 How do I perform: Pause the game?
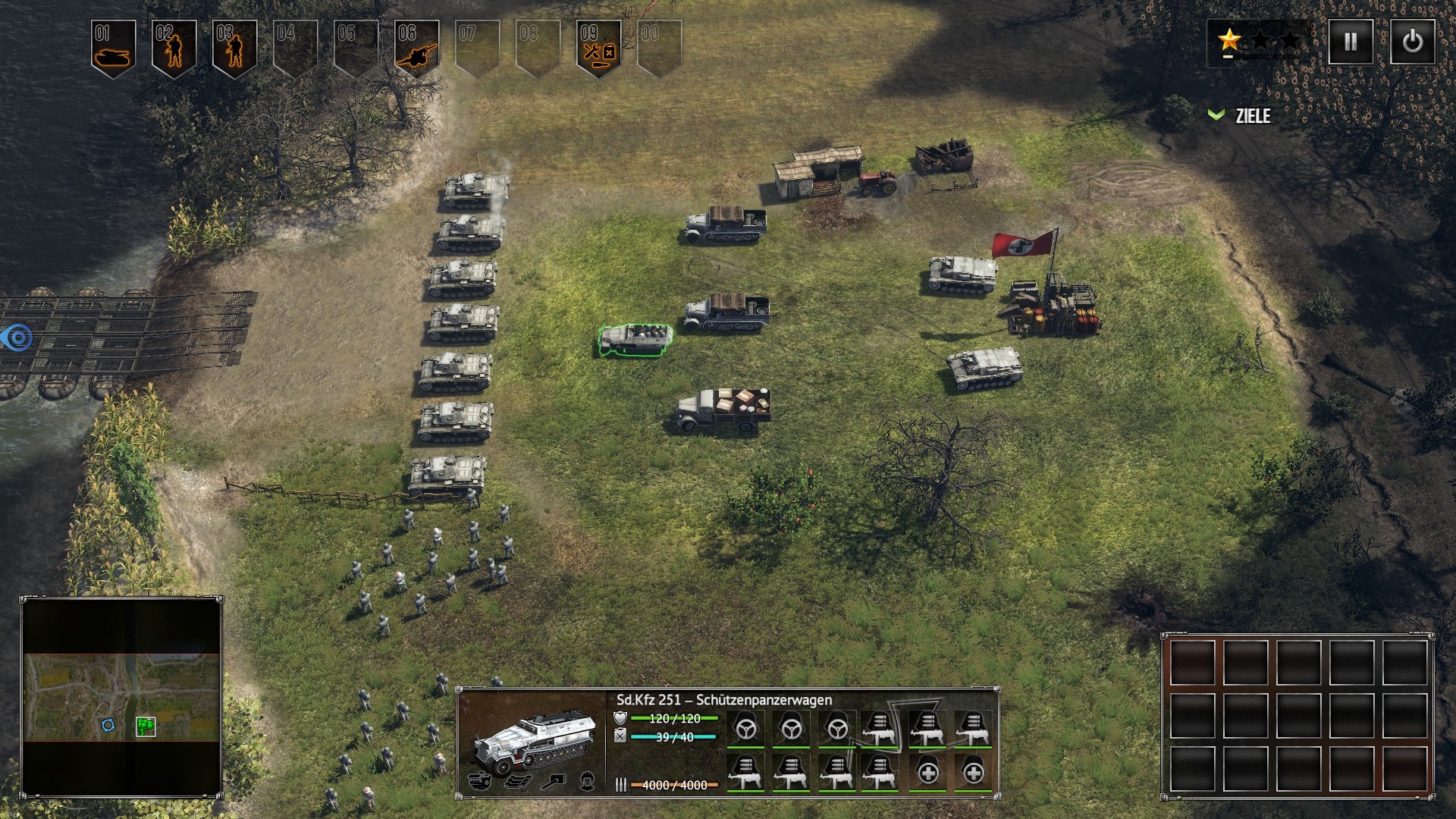[1351, 42]
